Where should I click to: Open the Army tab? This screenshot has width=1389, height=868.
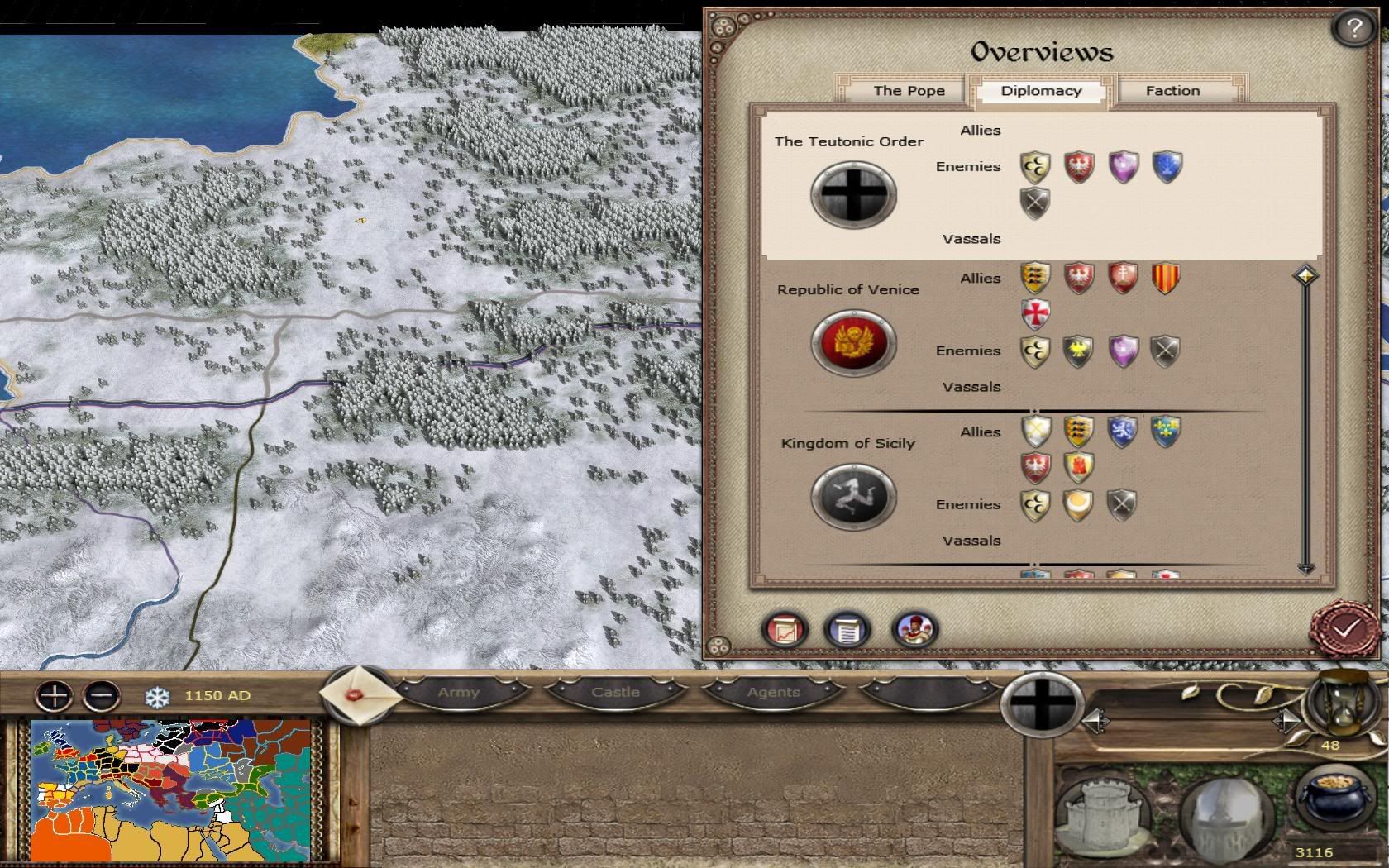click(x=459, y=693)
